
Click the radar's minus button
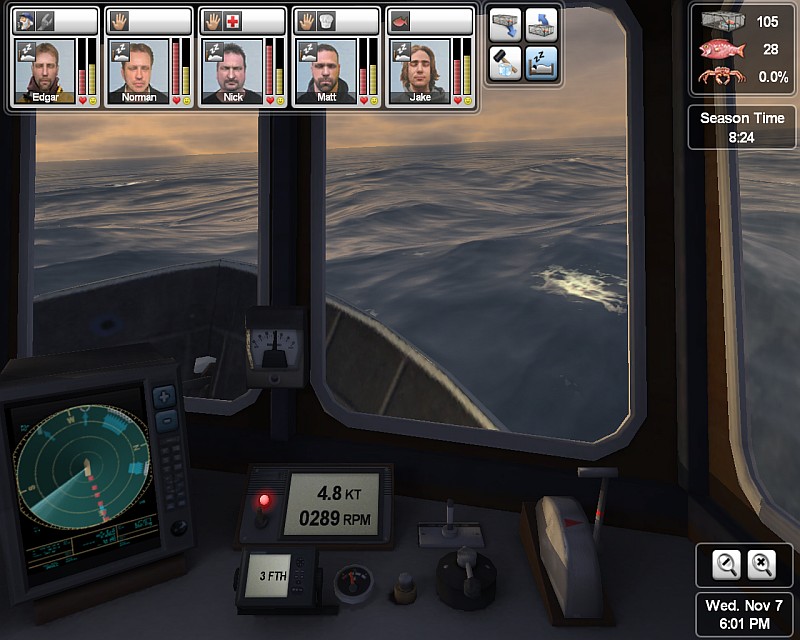(166, 418)
